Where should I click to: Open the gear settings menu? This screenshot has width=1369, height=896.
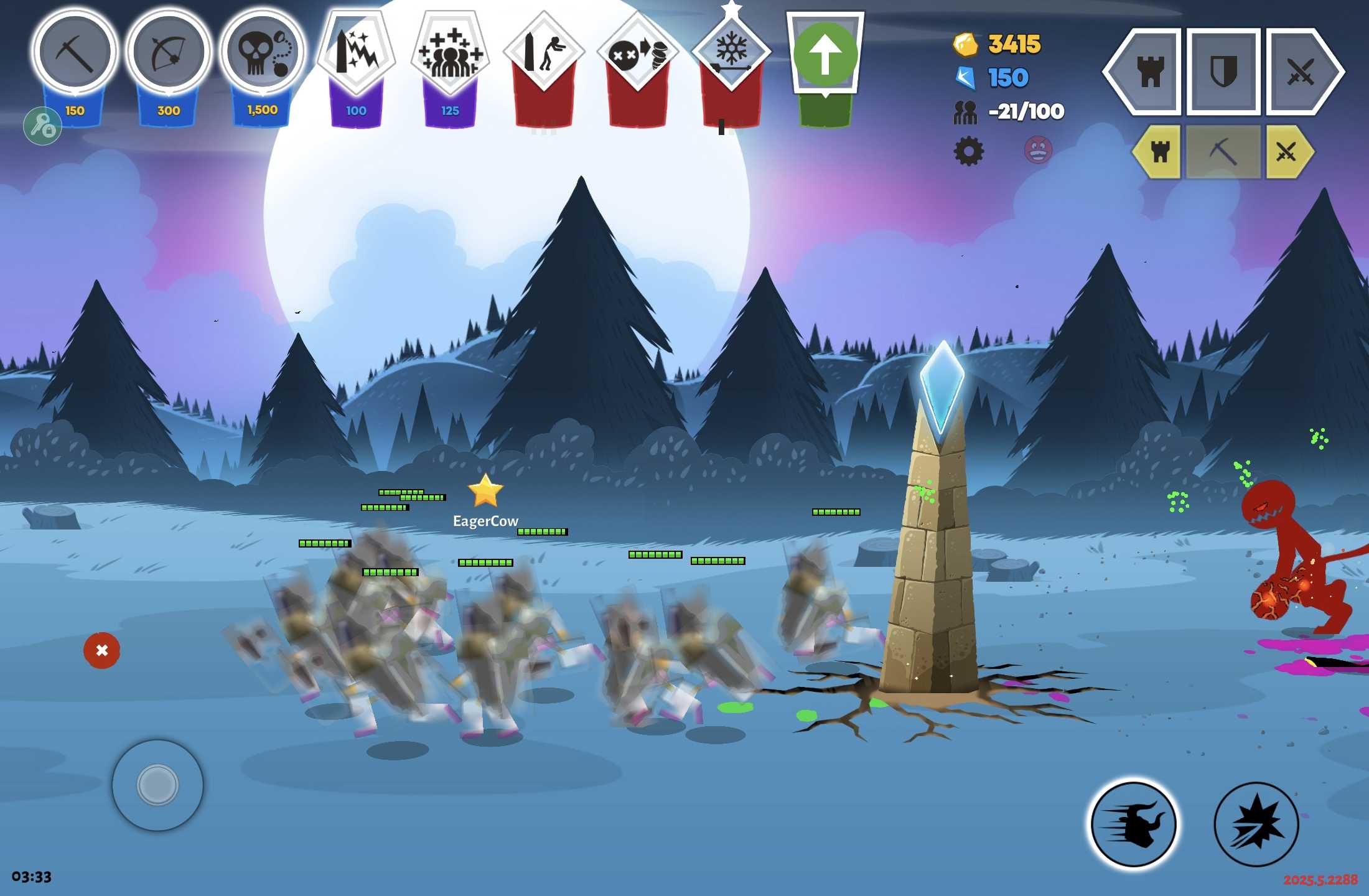[969, 151]
